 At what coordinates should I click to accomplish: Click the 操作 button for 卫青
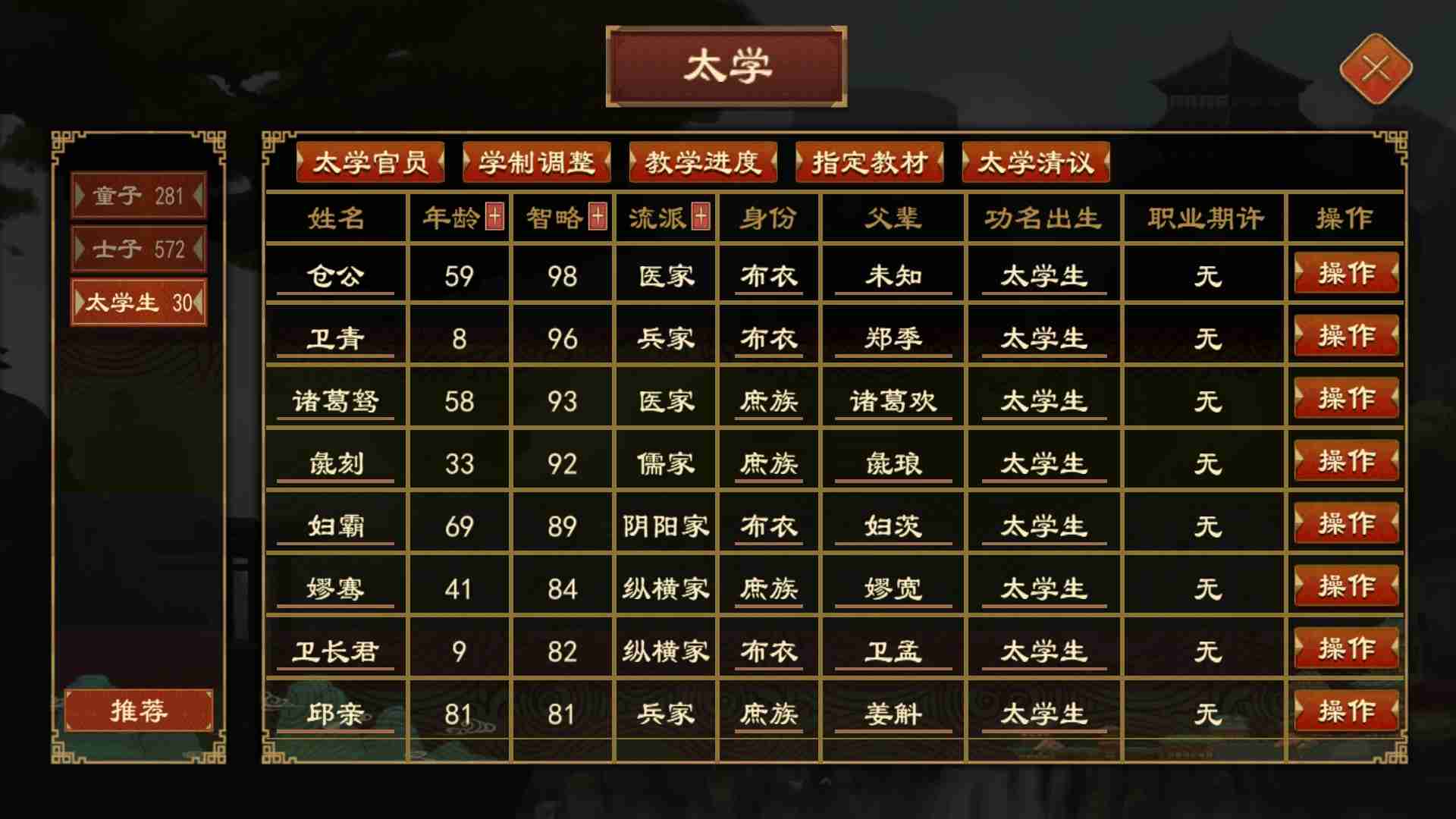(x=1346, y=336)
